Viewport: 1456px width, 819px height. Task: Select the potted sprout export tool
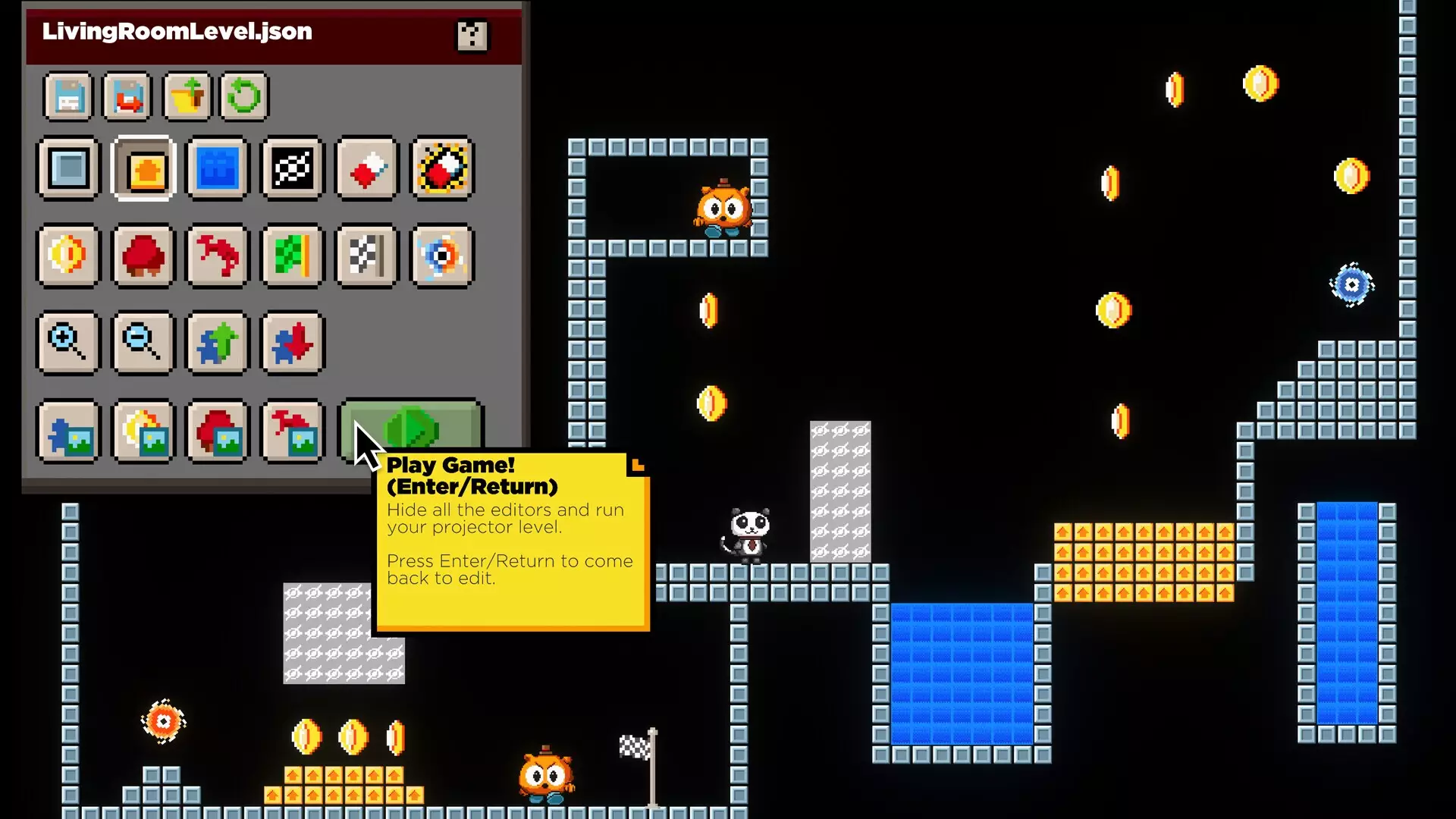pyautogui.click(x=187, y=96)
